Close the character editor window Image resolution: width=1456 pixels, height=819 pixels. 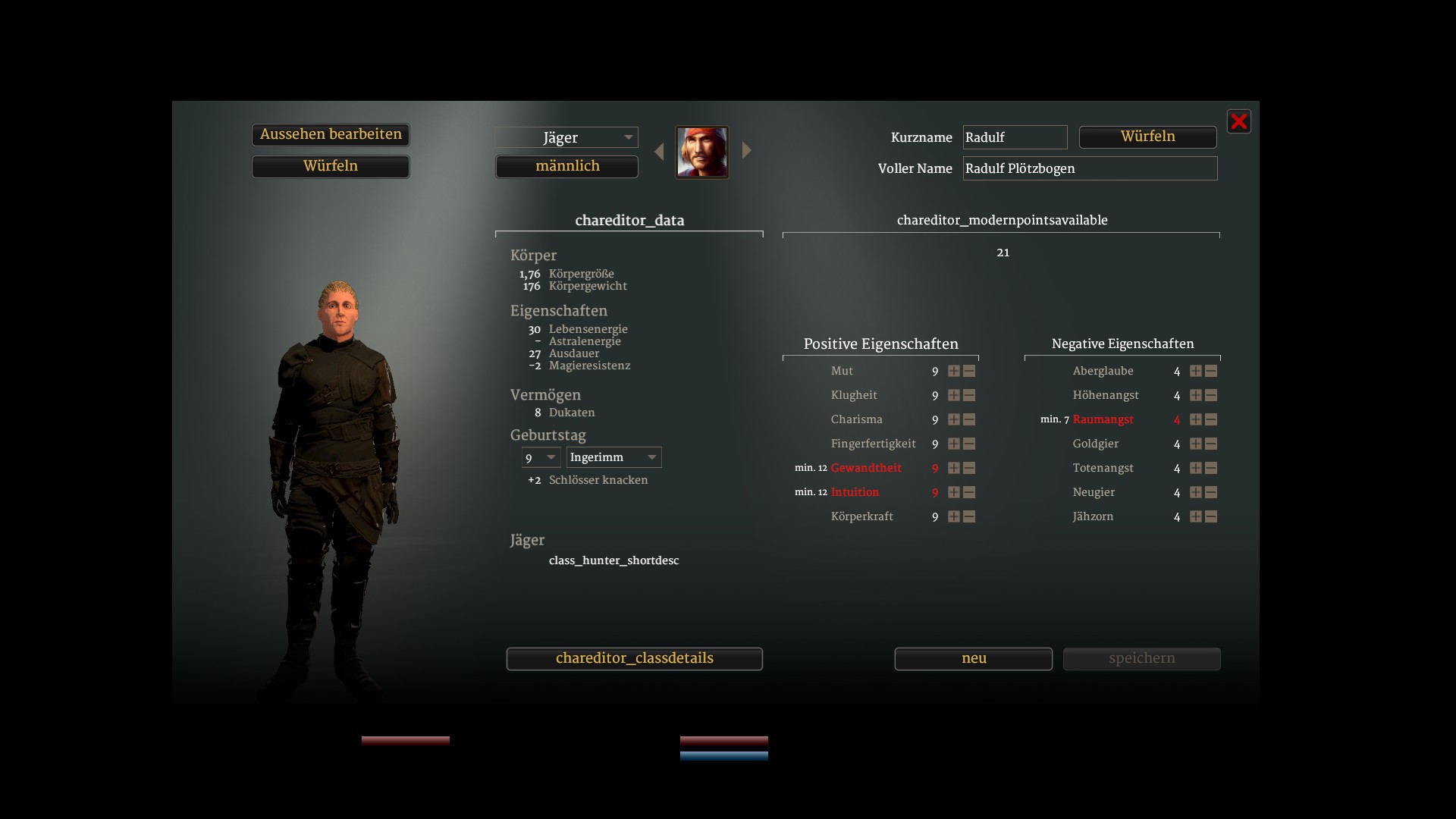point(1238,121)
